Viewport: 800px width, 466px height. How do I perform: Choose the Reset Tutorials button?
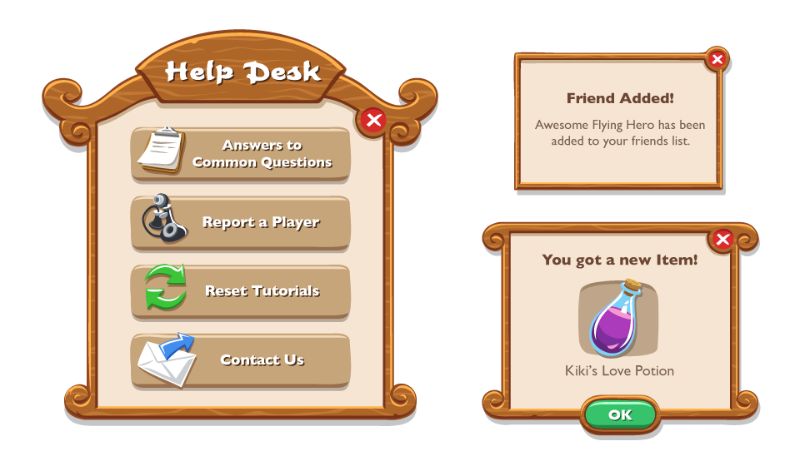pos(241,291)
